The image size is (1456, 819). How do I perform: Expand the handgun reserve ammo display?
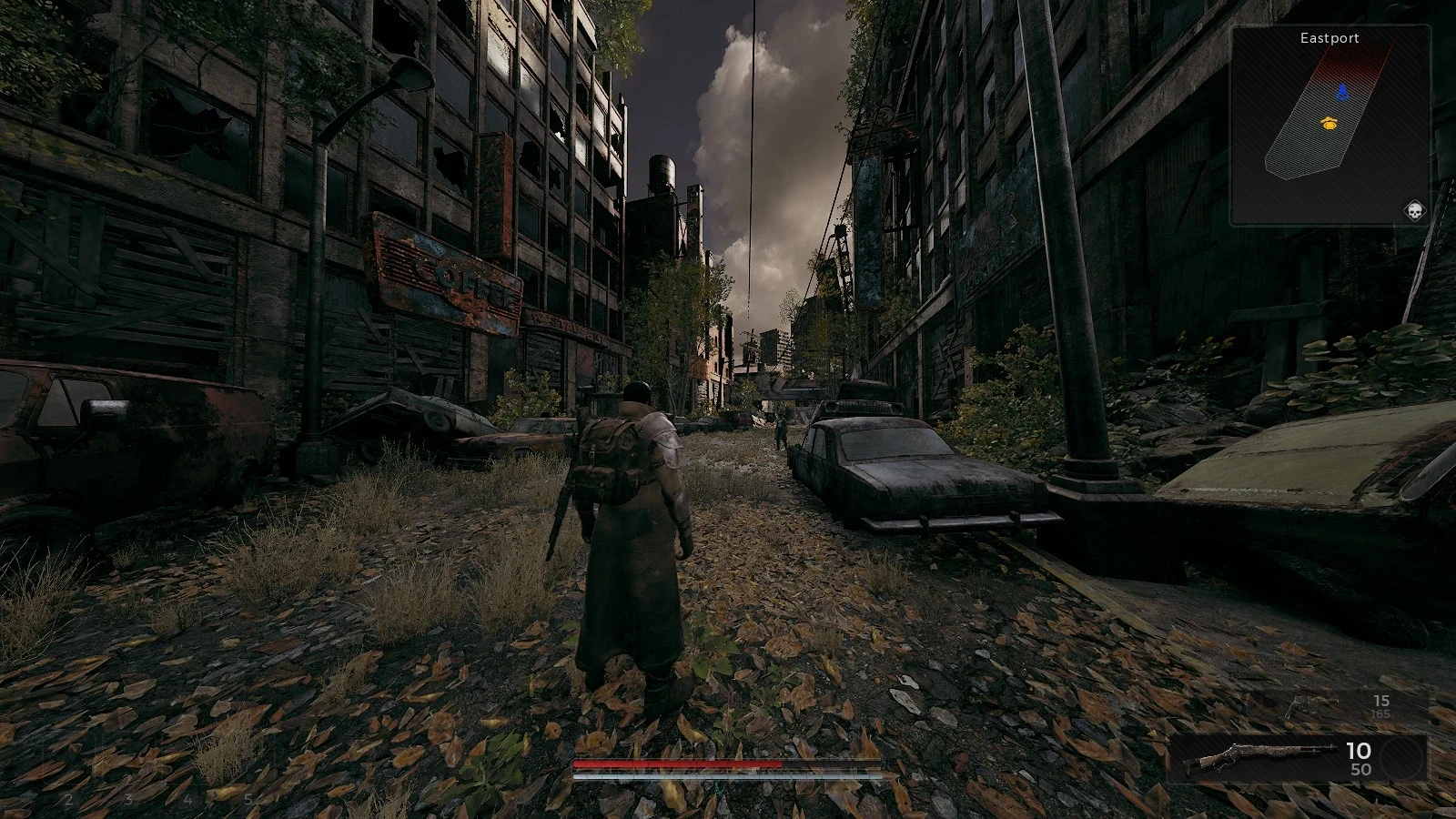[x=1380, y=715]
